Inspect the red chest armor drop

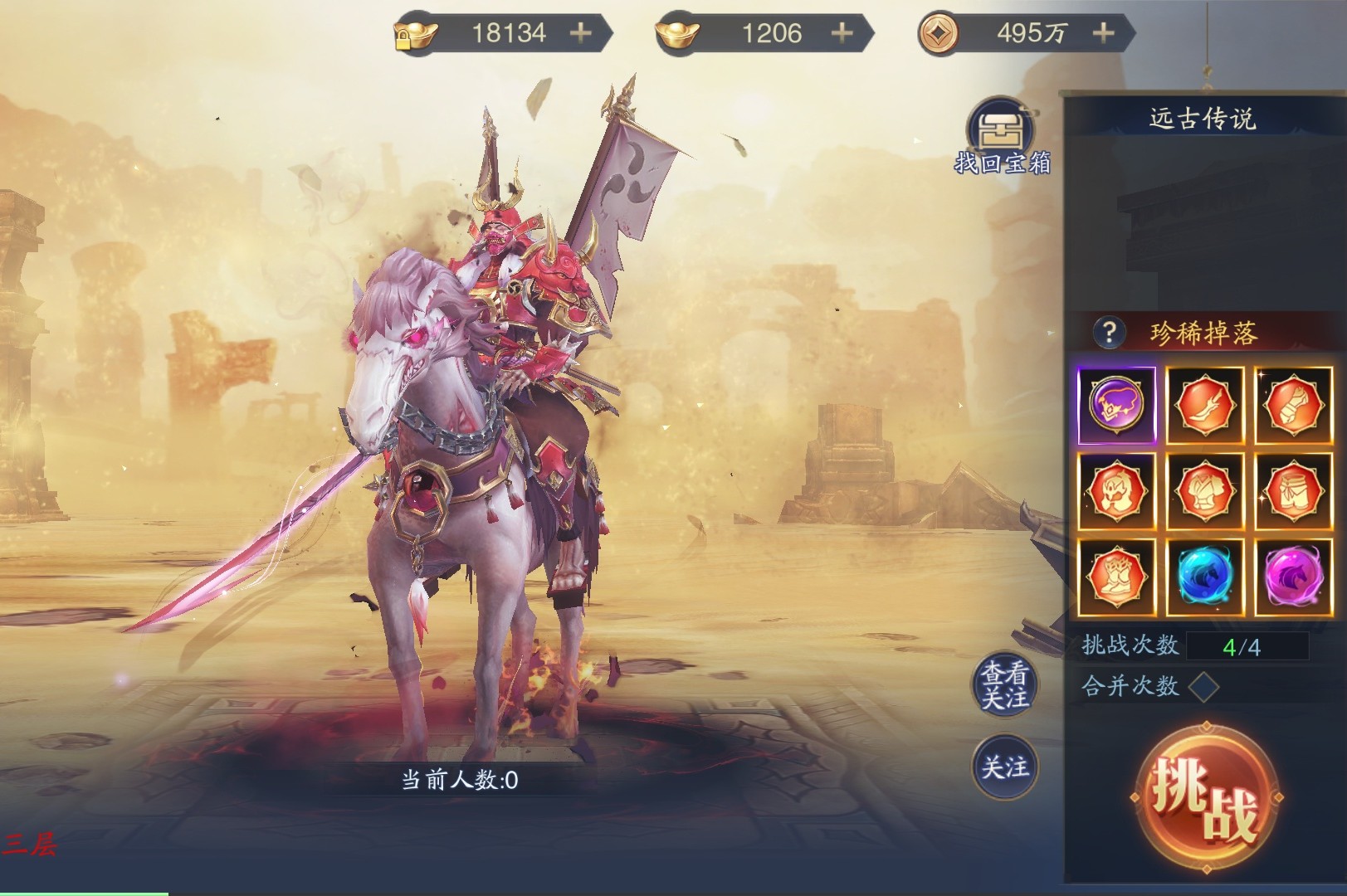point(1204,492)
